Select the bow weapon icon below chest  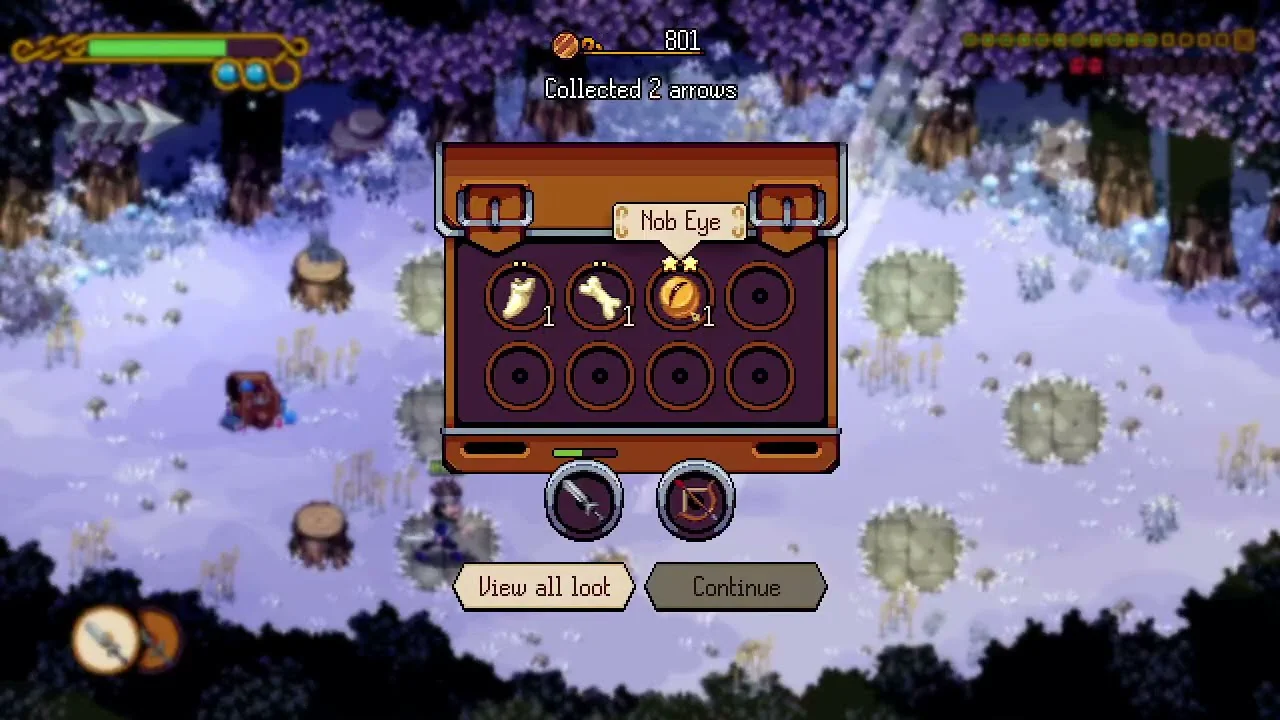[696, 500]
